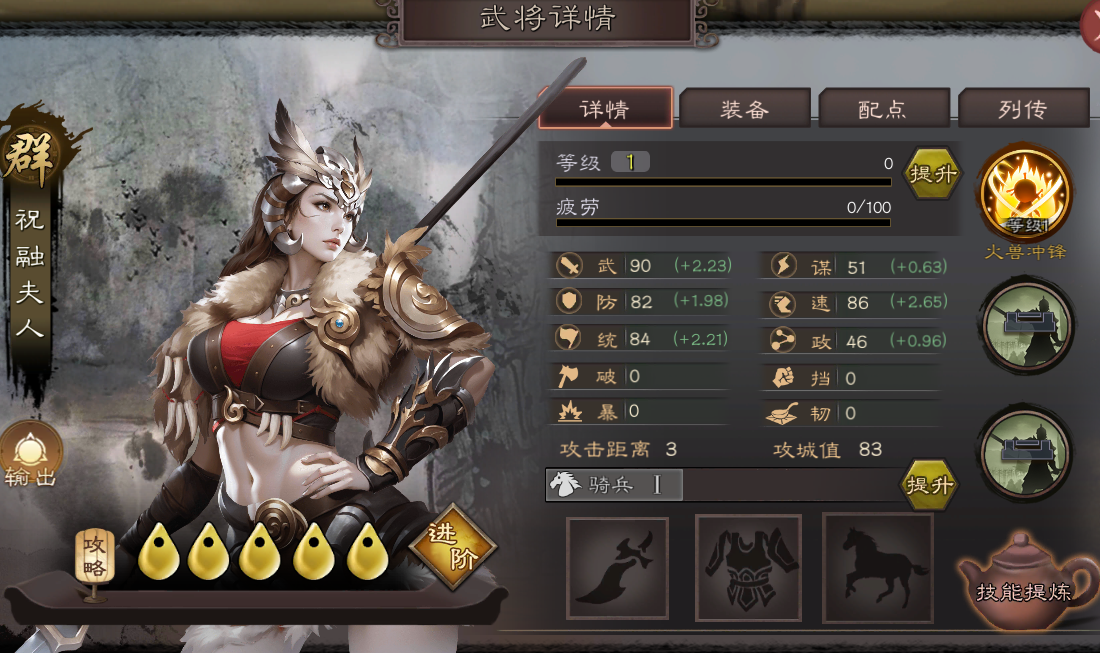Screen dimensions: 1100x653
Task: Select the weapon equipment slot
Action: (617, 568)
